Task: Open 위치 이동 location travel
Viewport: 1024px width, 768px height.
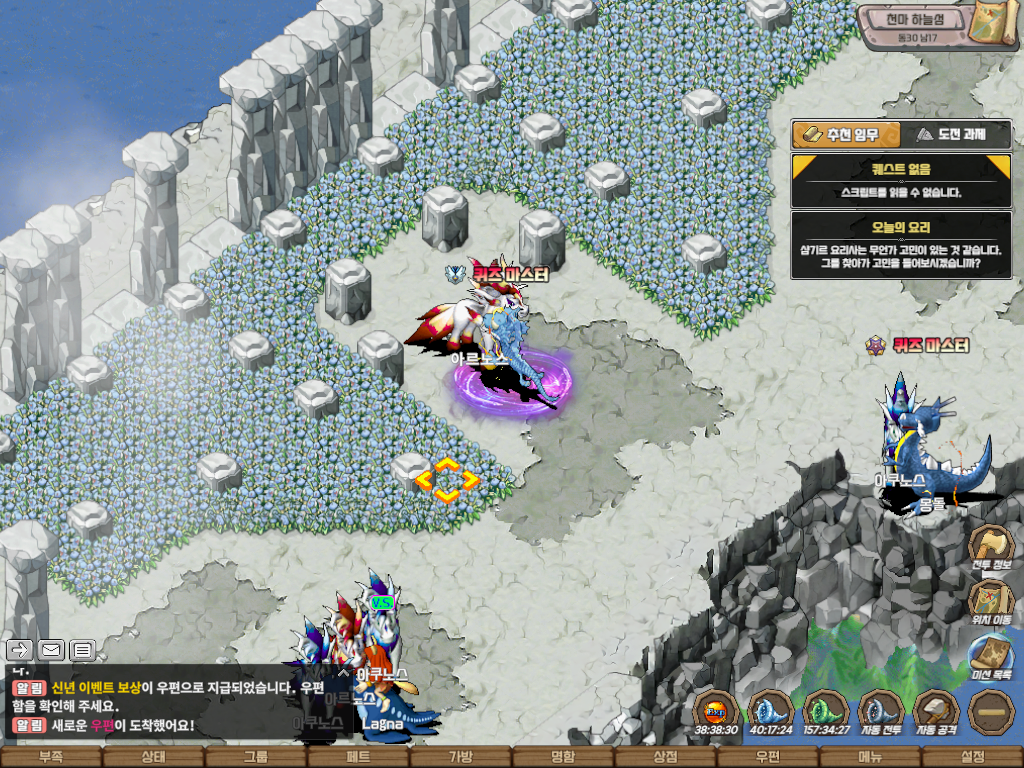Action: pos(991,602)
